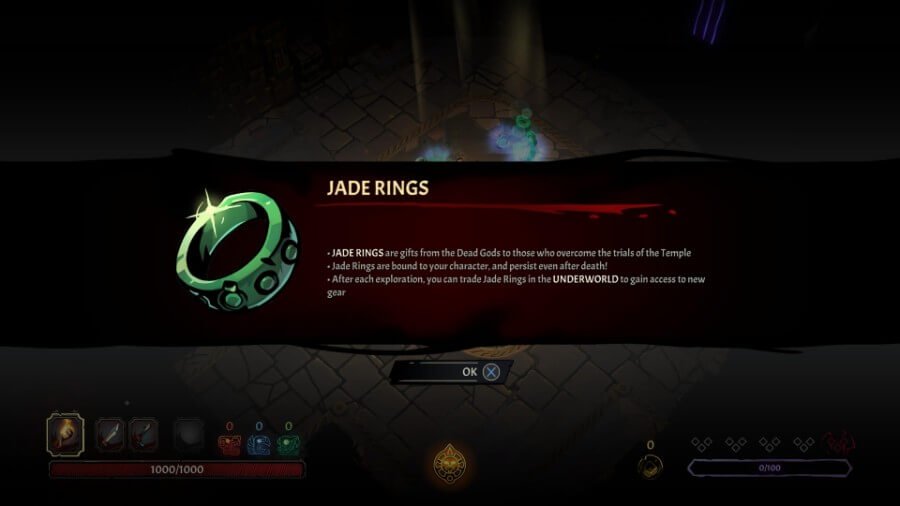The width and height of the screenshot is (900, 506).
Task: Click the red demon curse icon
Action: (x=840, y=443)
